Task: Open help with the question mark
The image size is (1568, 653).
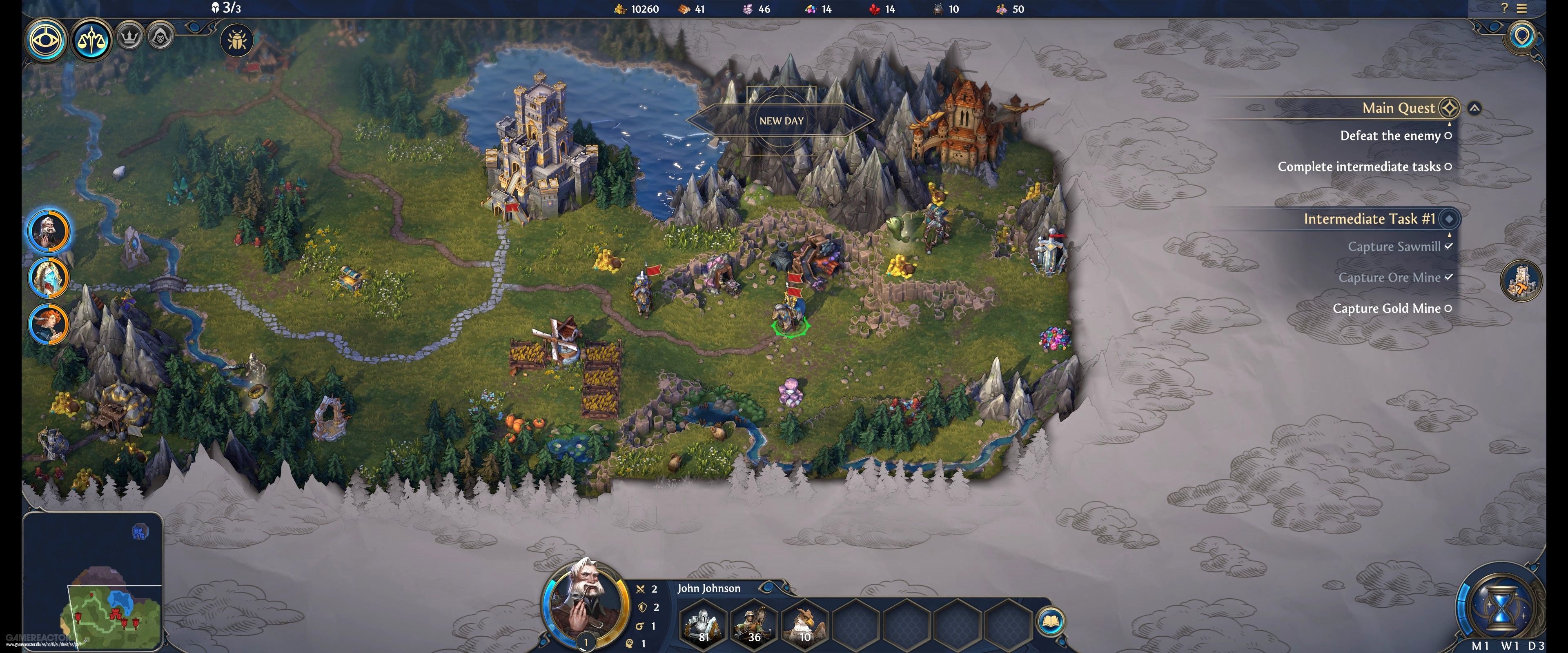Action: pos(1504,9)
